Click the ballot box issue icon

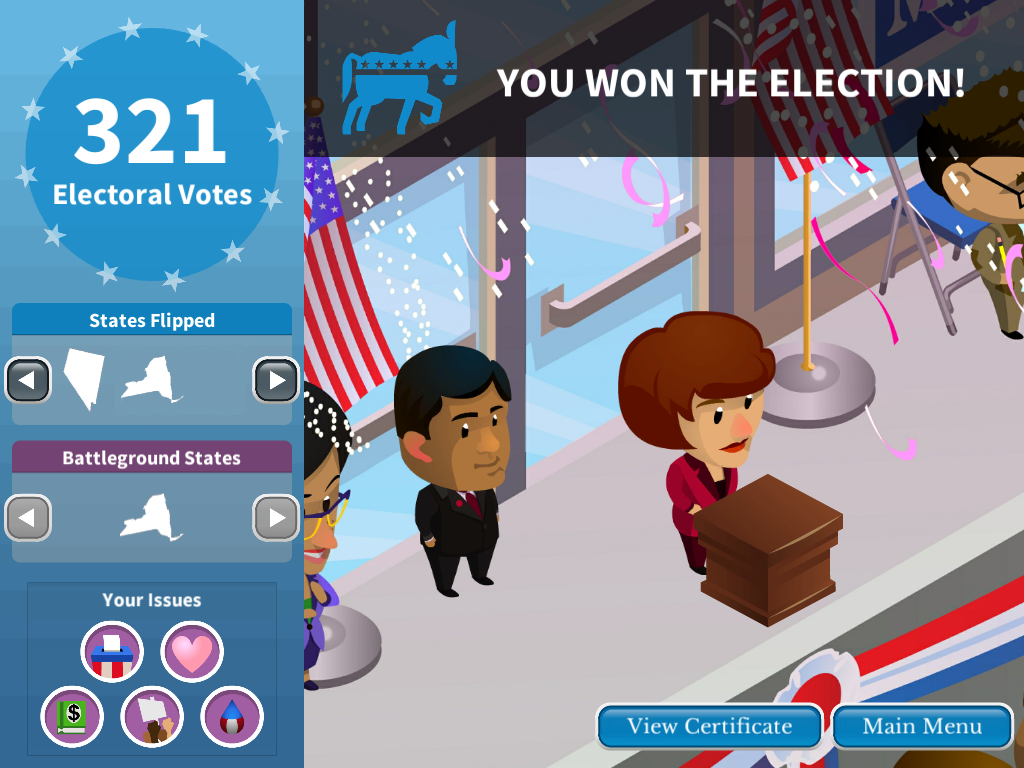112,652
